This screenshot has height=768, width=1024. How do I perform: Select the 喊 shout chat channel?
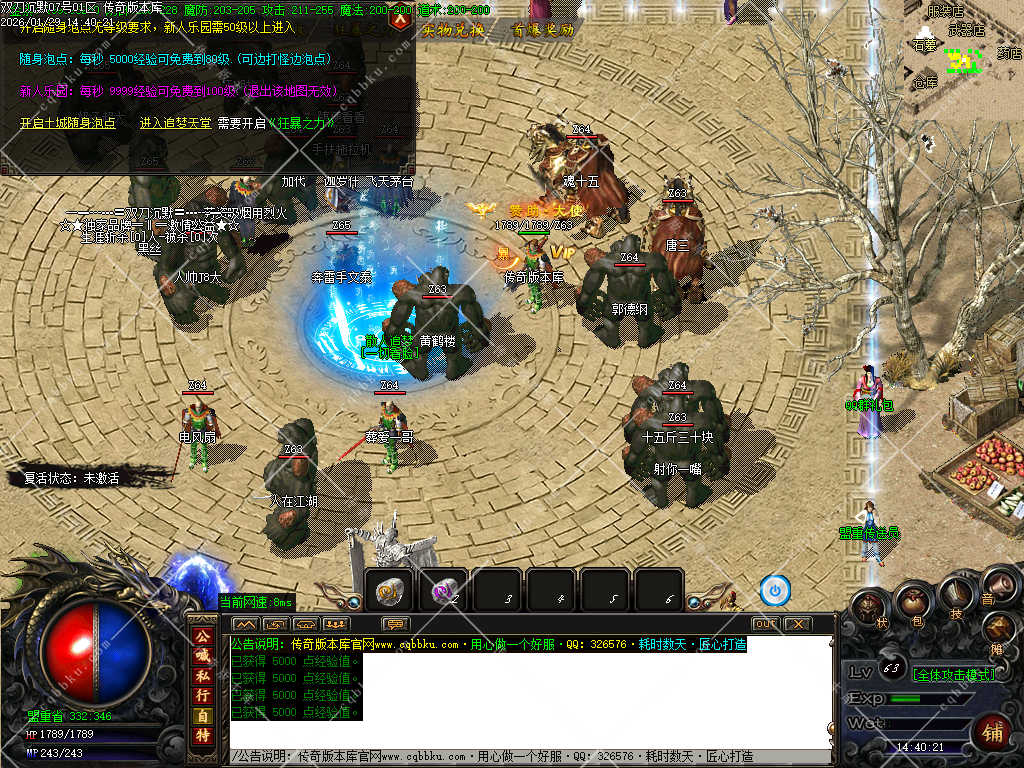point(202,655)
